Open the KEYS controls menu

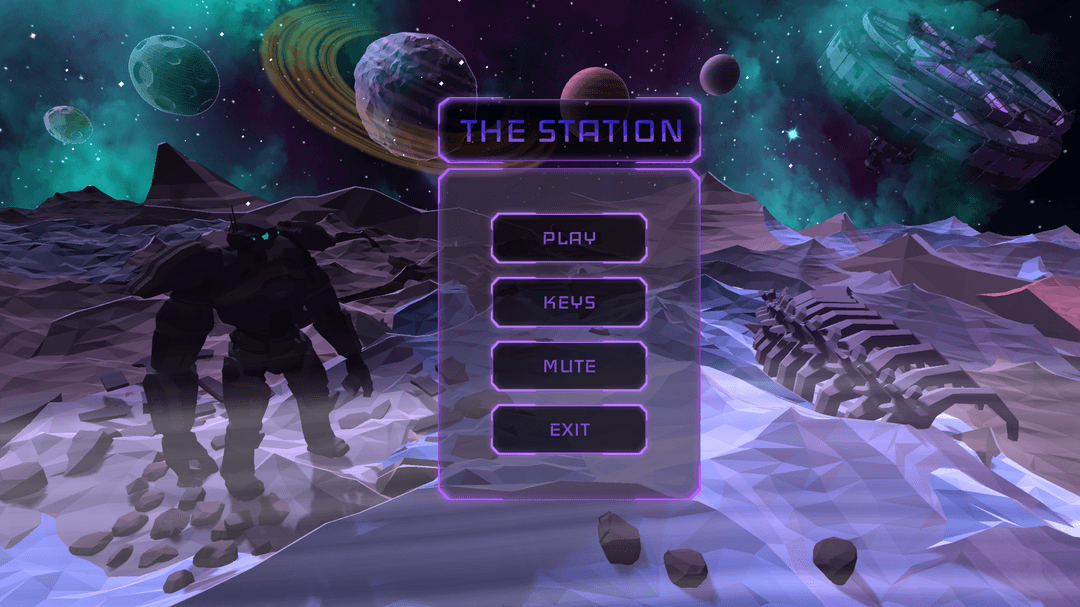569,302
